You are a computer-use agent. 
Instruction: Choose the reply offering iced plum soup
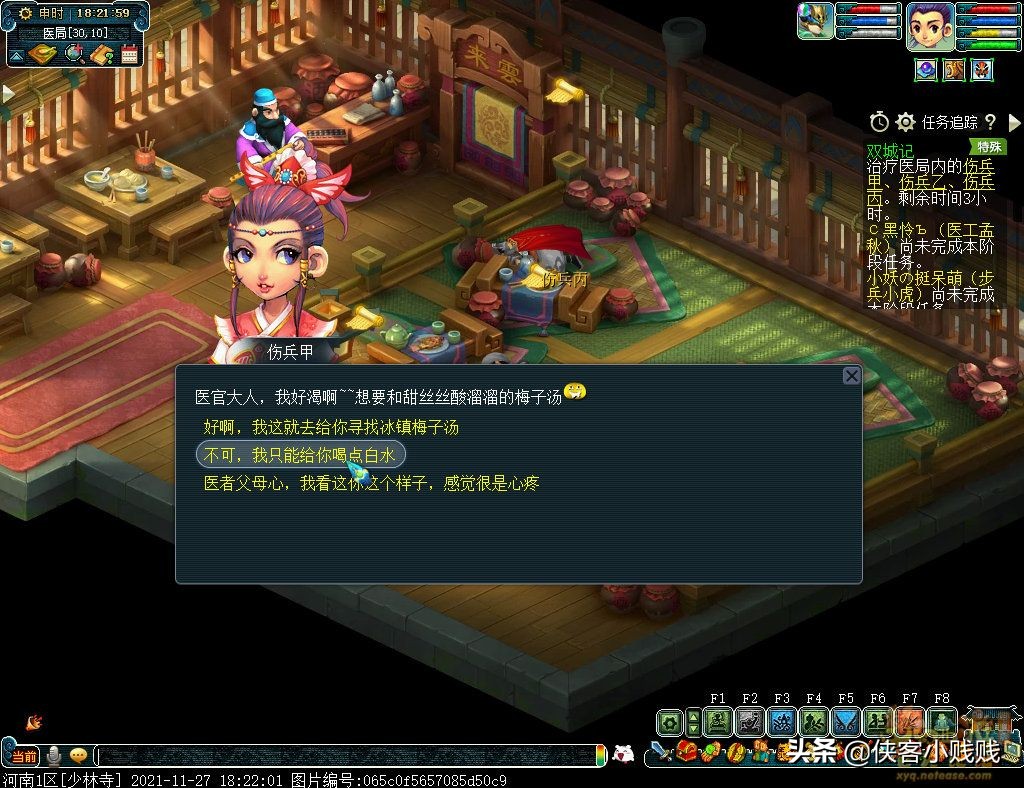[x=331, y=427]
